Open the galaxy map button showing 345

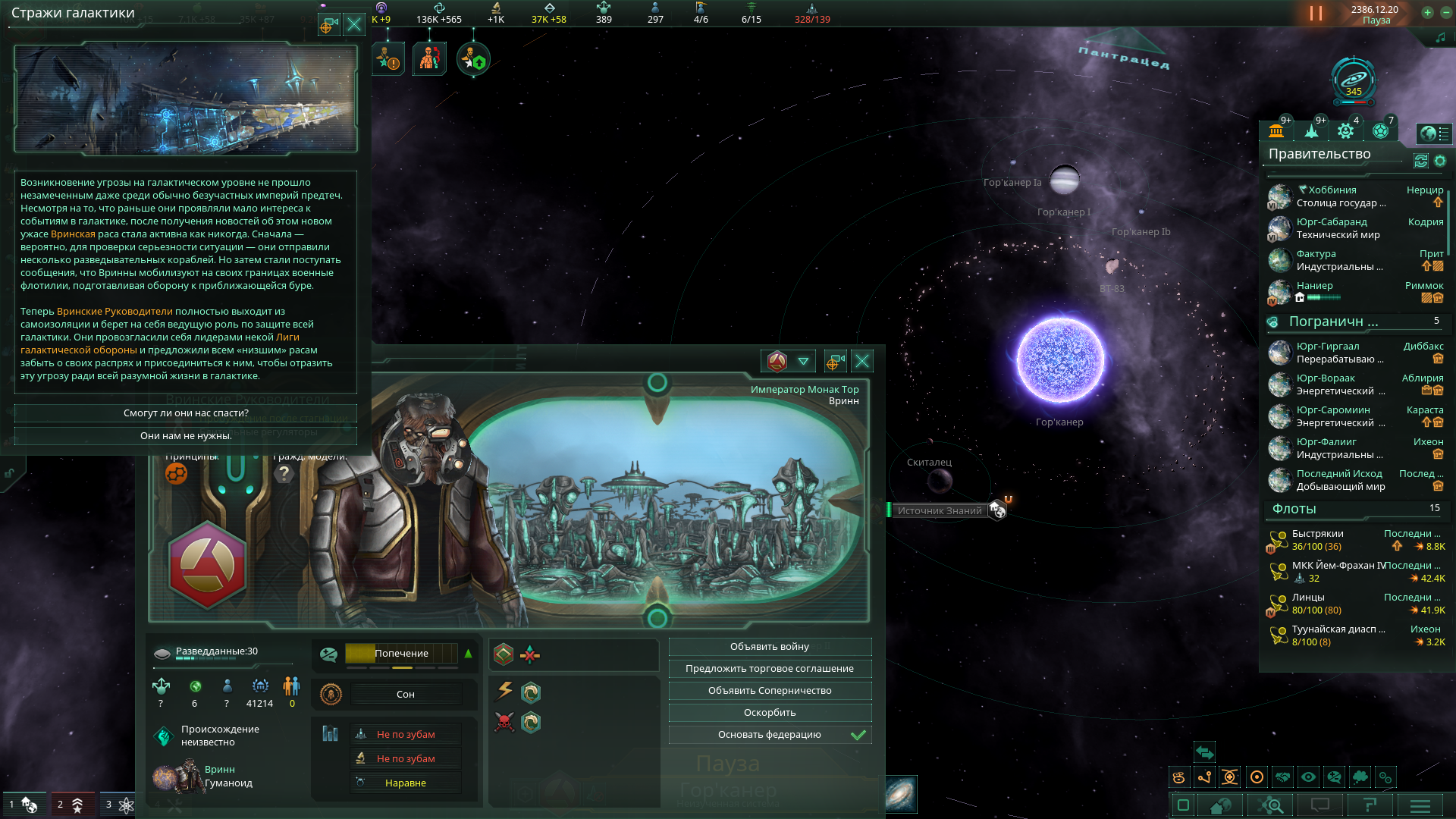(1354, 80)
